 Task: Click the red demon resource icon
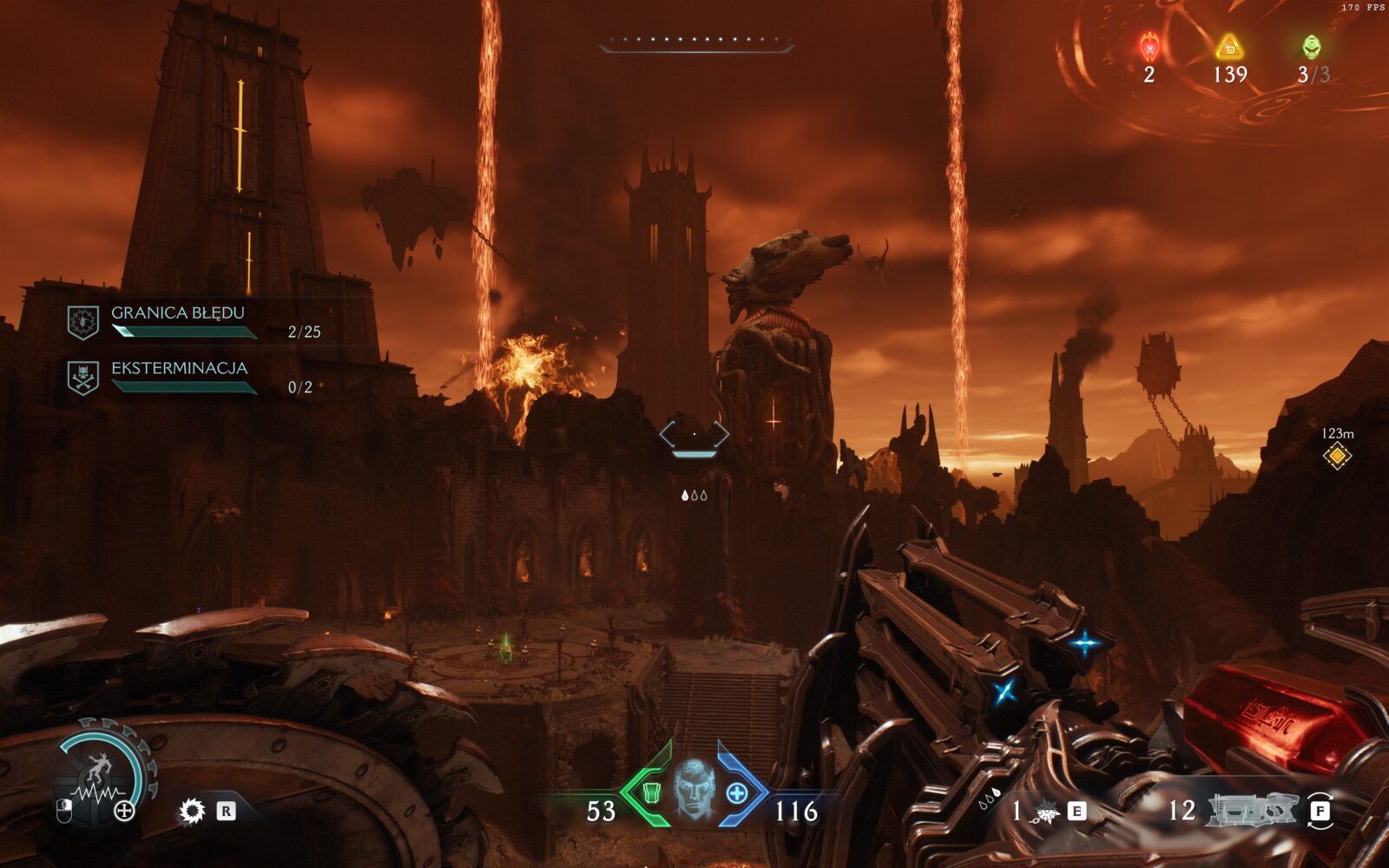pos(1149,46)
